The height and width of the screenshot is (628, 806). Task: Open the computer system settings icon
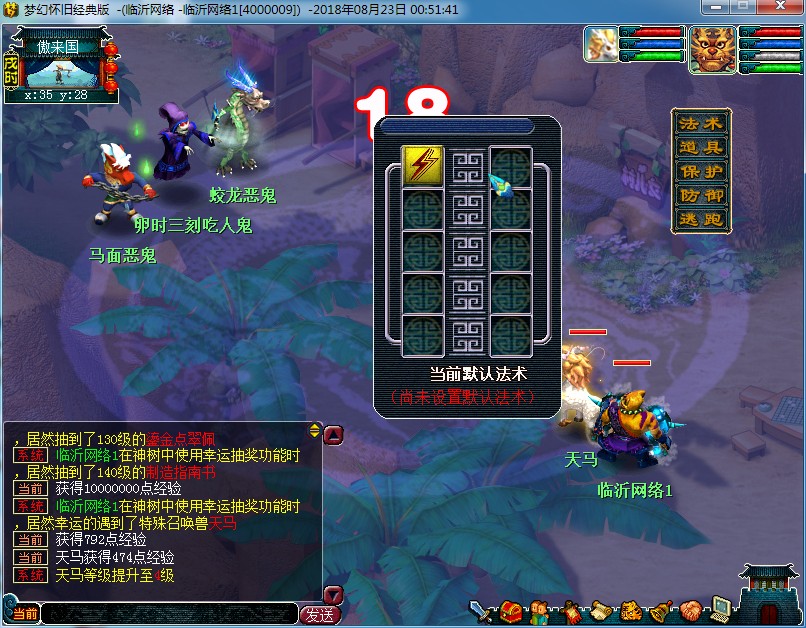point(720,609)
